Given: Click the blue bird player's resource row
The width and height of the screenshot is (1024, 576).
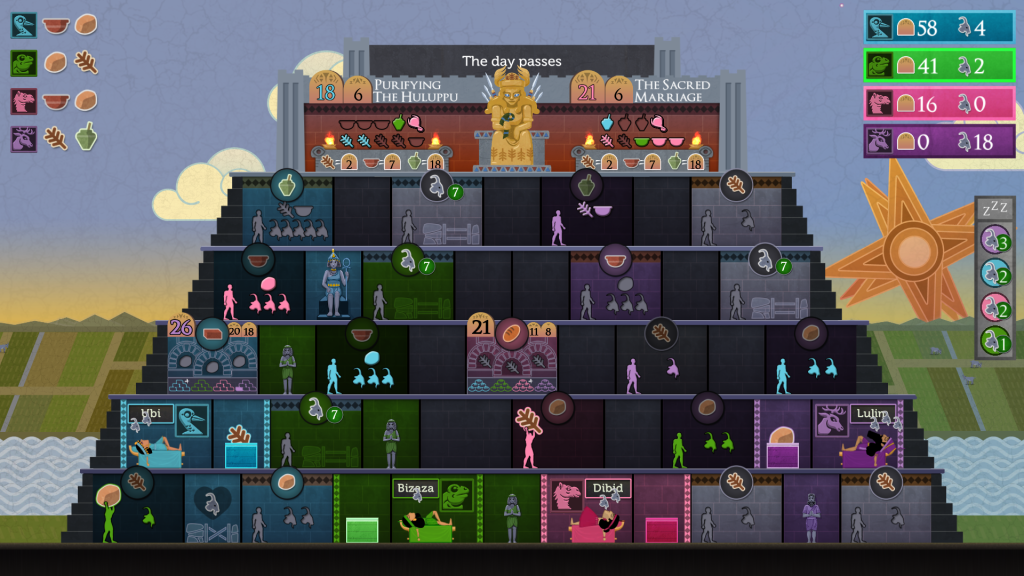Looking at the screenshot, I should coord(55,25).
